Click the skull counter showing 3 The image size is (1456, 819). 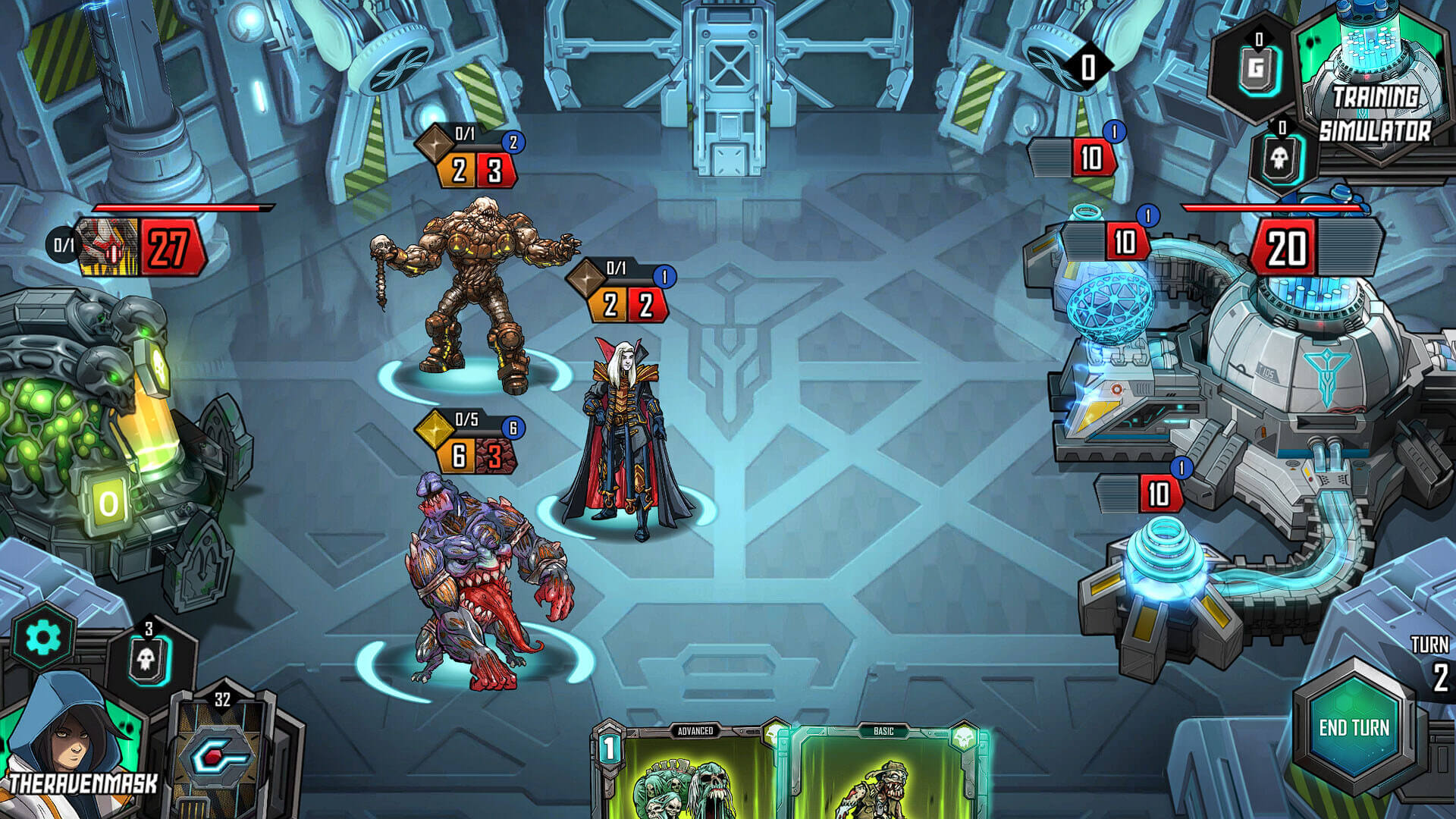(x=149, y=660)
